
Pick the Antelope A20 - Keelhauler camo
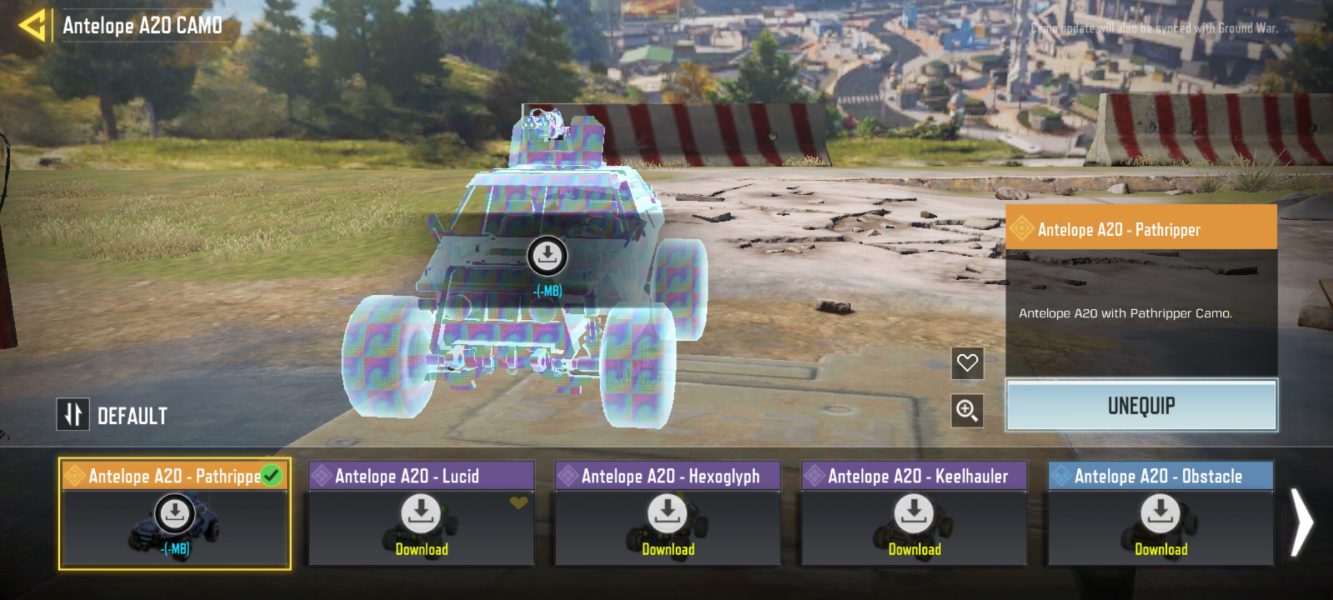914,515
